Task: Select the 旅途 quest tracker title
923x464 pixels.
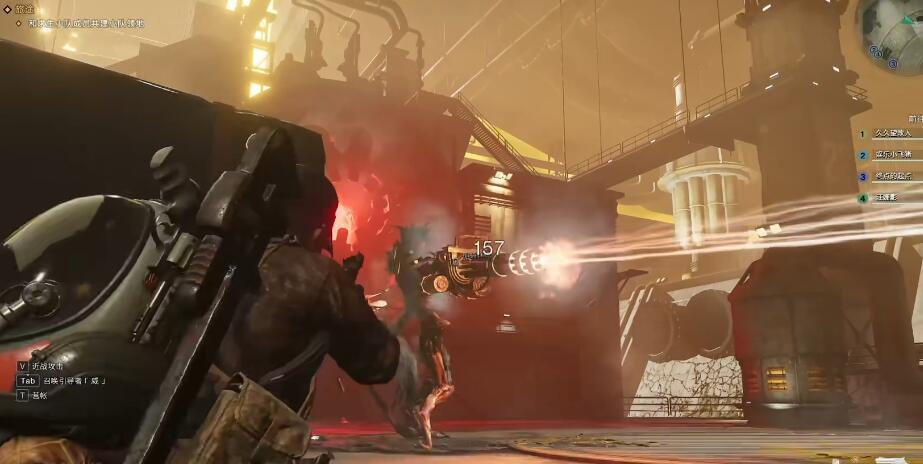Action: [x=24, y=9]
